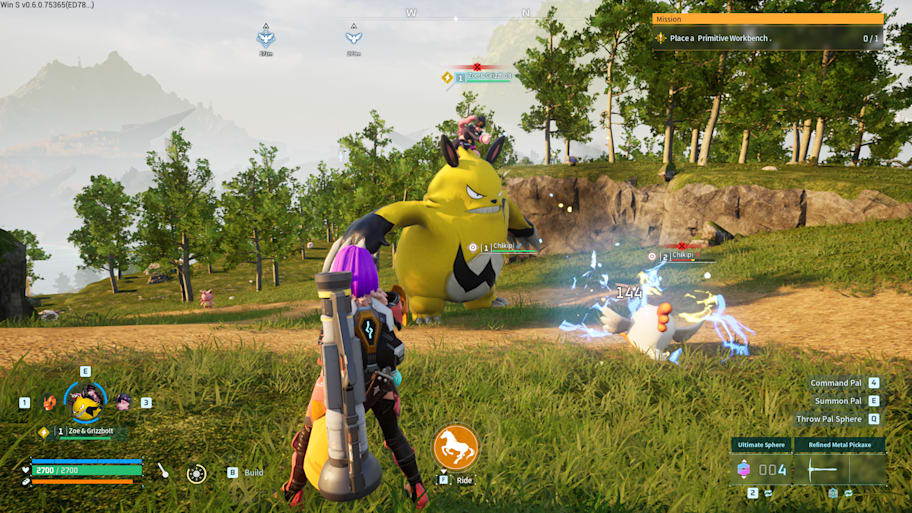
Task: Select the Command Pal action
Action: 836,383
